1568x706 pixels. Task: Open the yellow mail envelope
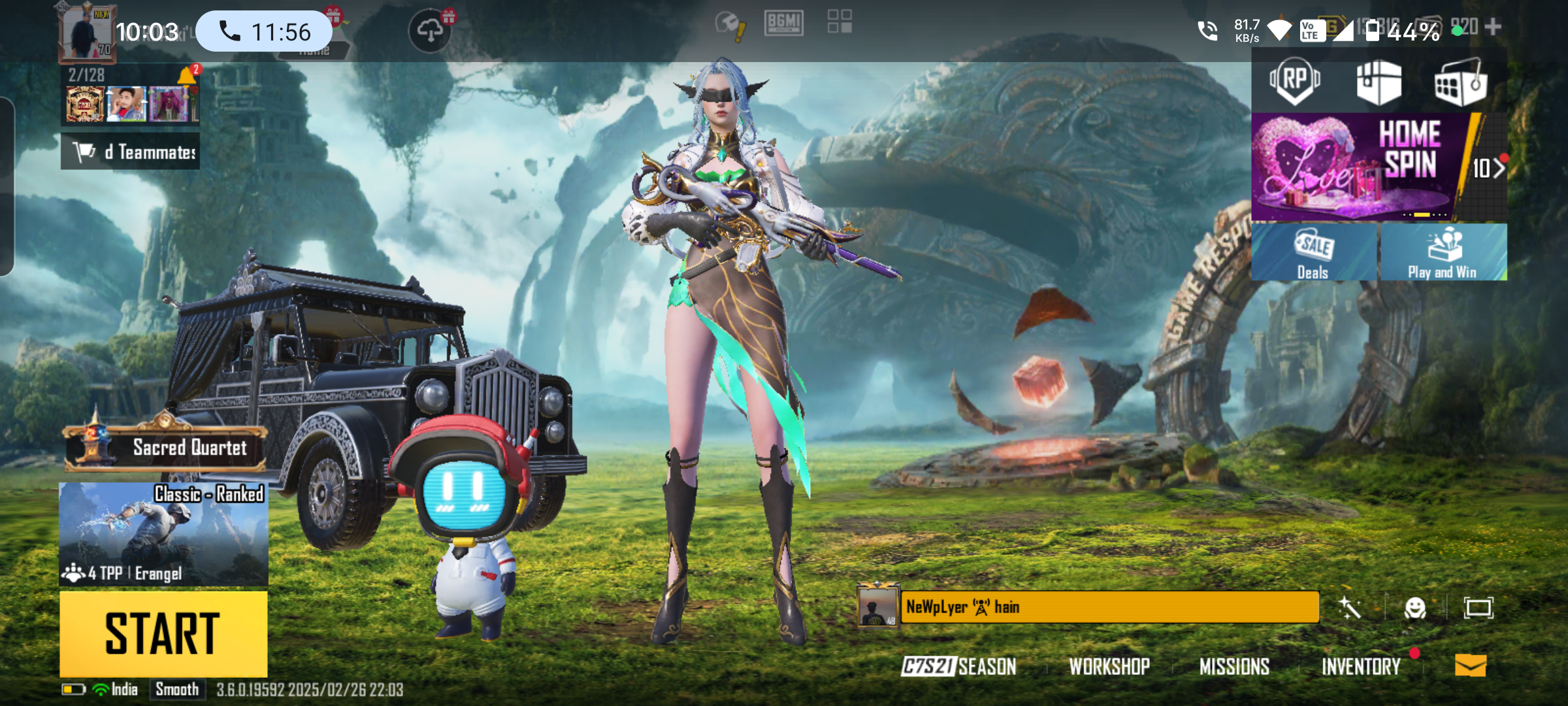coord(1470,665)
